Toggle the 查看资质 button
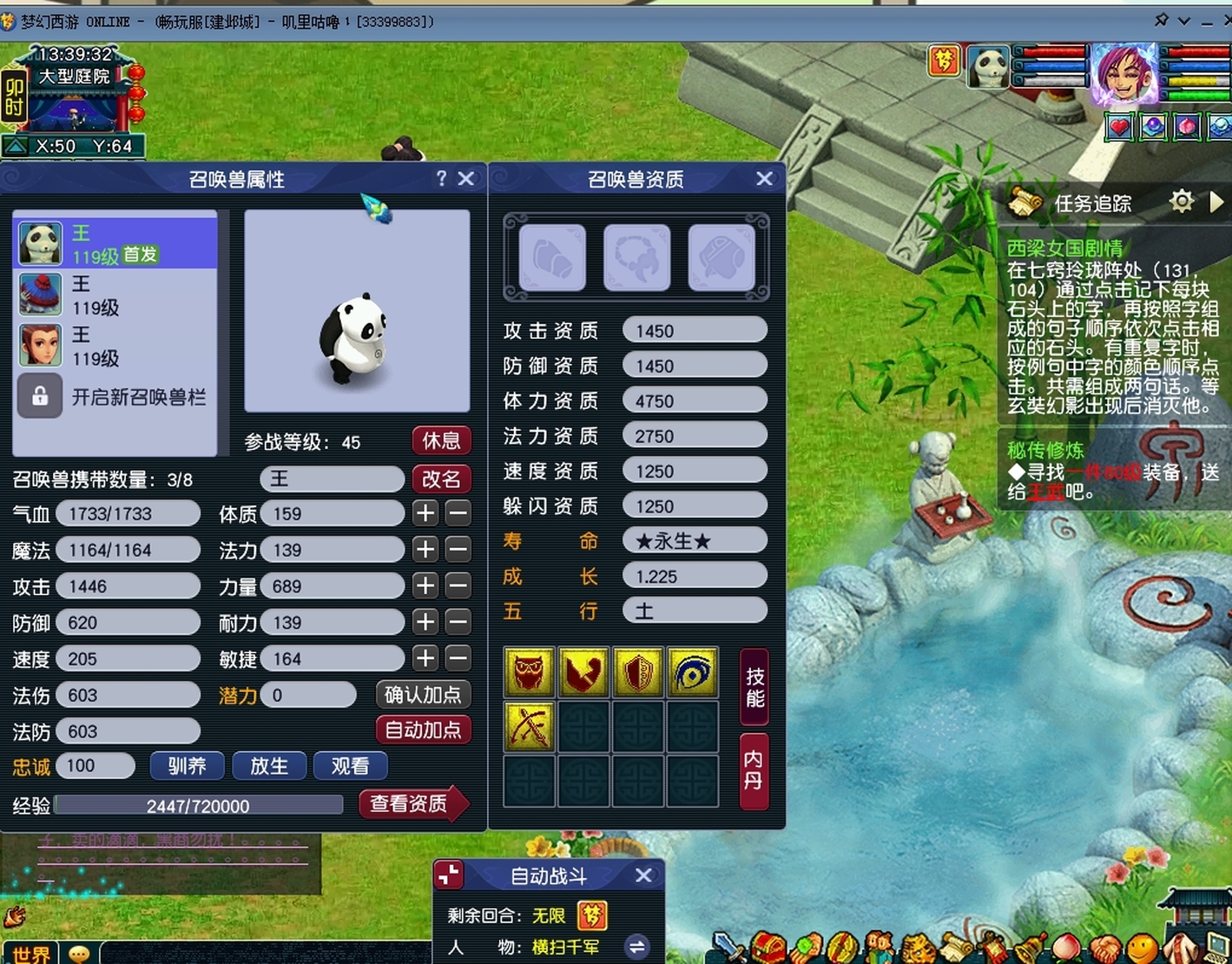1232x964 pixels. click(409, 804)
